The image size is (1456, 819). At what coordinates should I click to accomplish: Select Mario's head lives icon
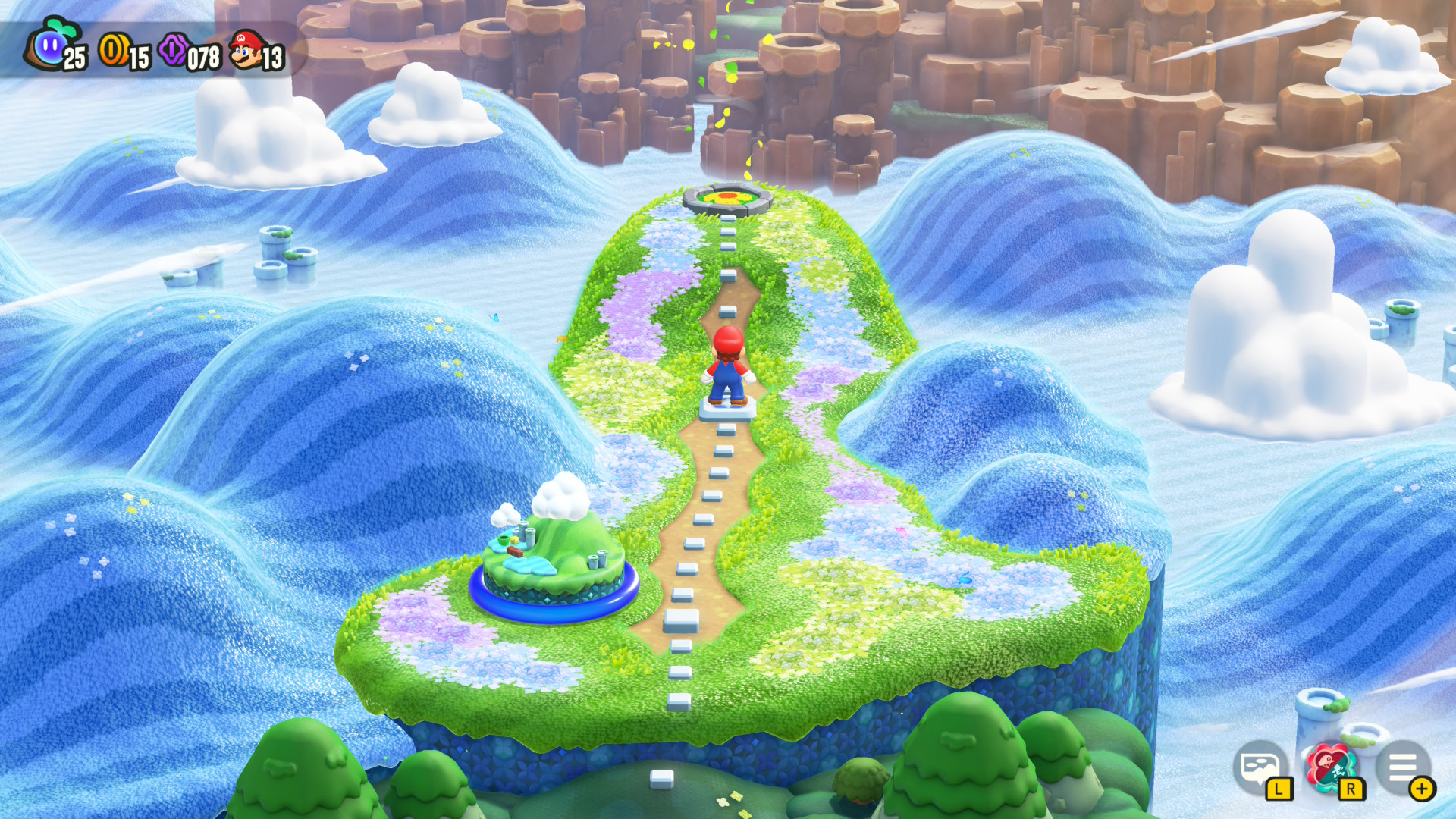tap(244, 47)
